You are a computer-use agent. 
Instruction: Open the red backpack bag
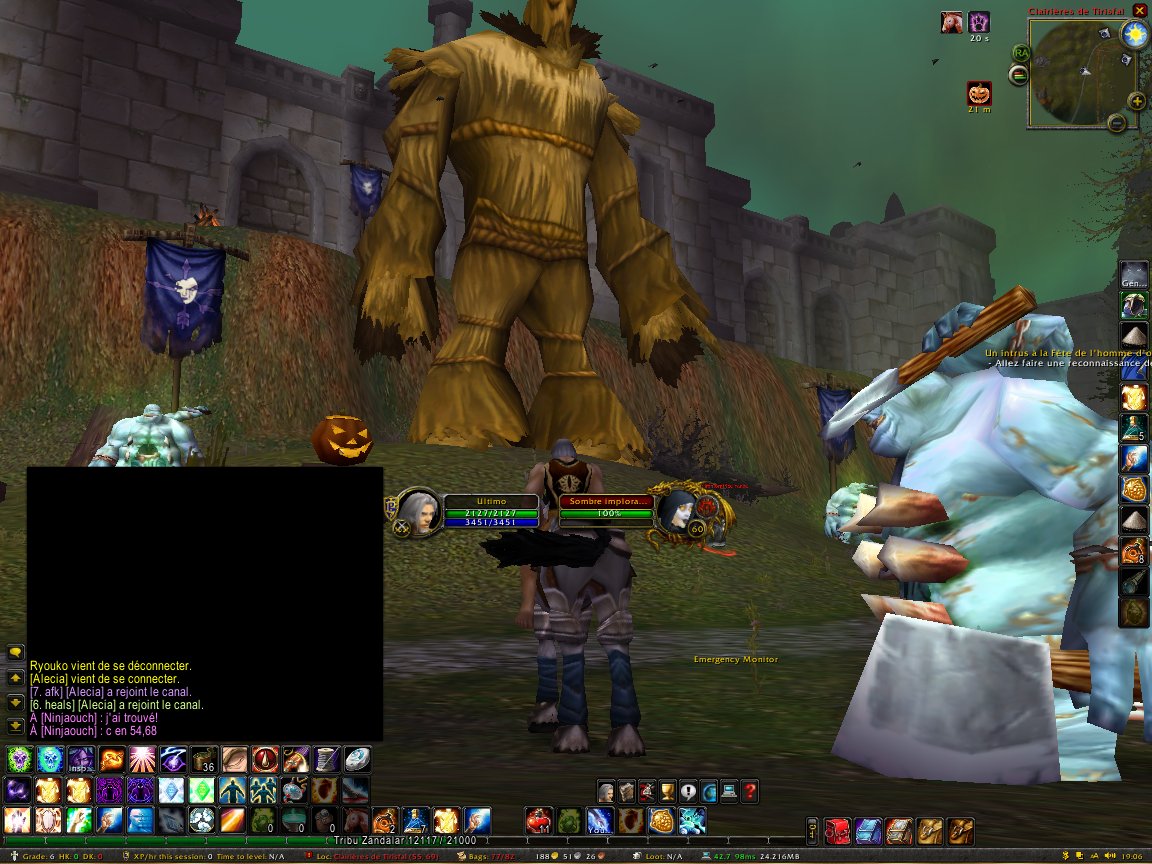(x=838, y=829)
